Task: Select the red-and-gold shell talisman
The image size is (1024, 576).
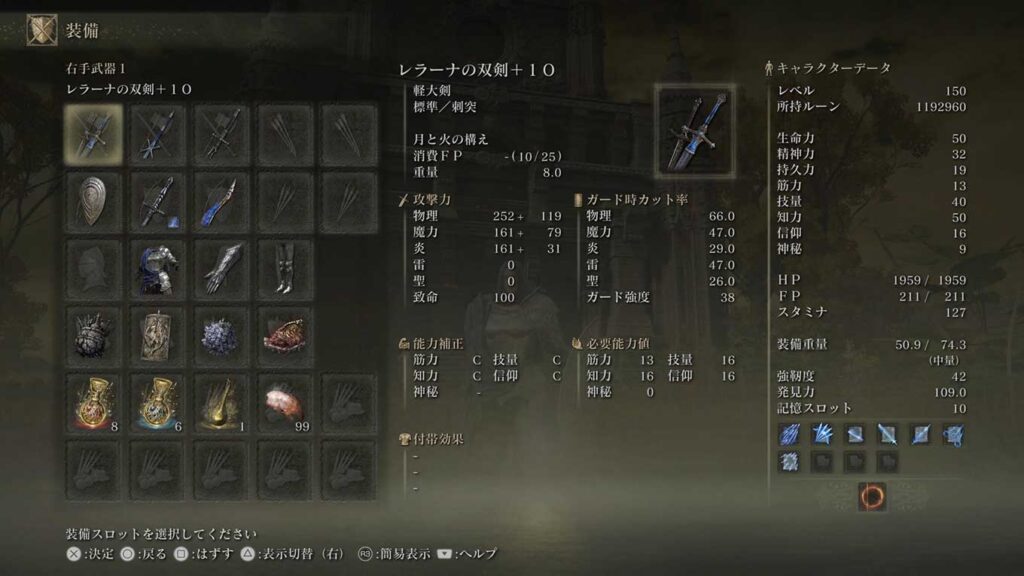Action: click(284, 333)
